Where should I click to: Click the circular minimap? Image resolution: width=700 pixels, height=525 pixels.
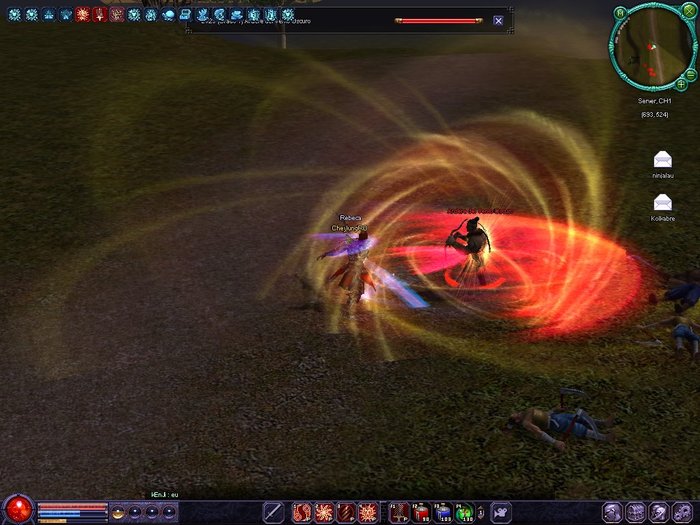653,47
